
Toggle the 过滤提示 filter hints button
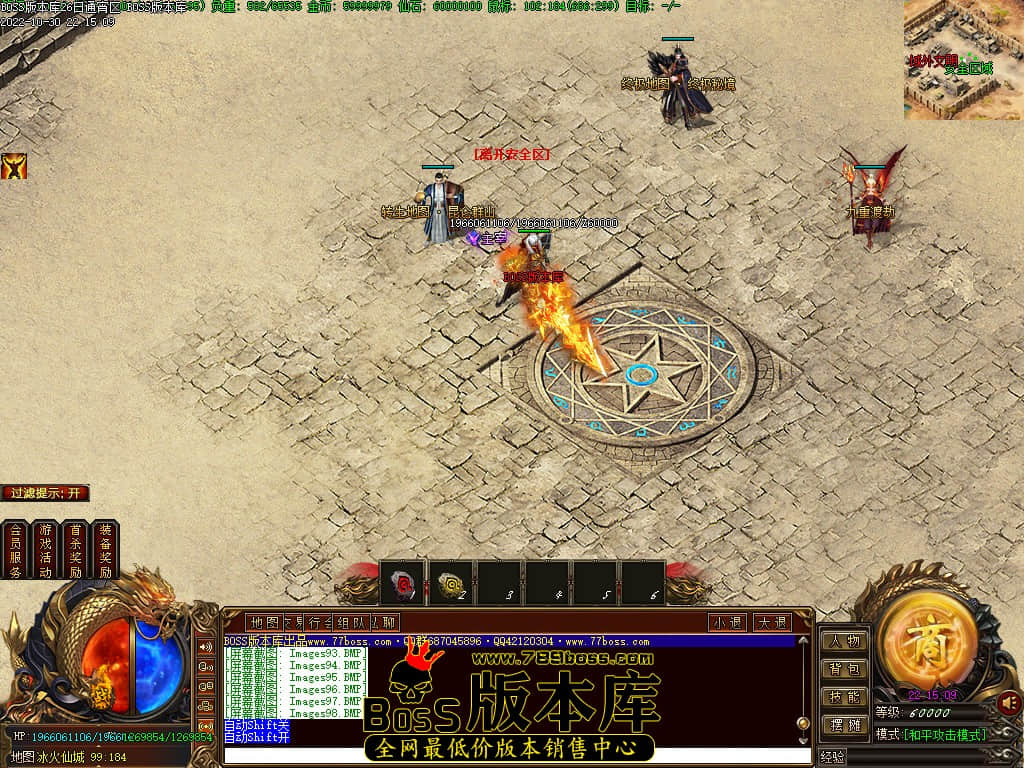[46, 493]
